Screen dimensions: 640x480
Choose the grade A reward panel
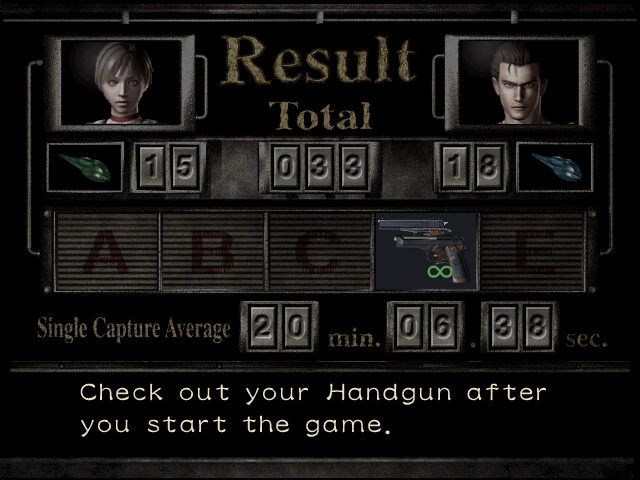click(x=106, y=251)
